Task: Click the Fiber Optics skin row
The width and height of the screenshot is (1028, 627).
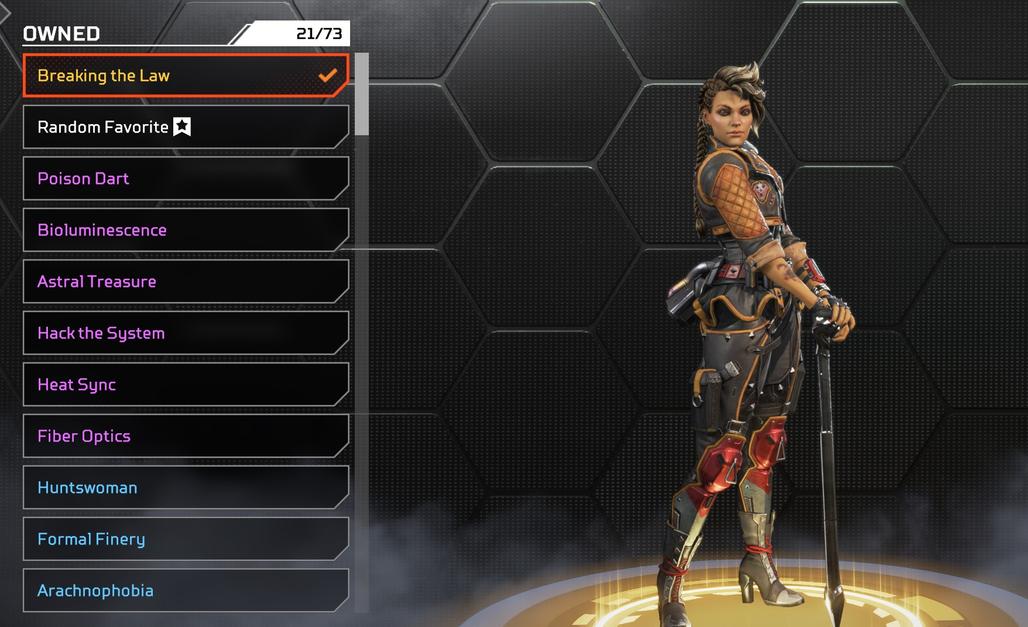Action: click(x=185, y=436)
